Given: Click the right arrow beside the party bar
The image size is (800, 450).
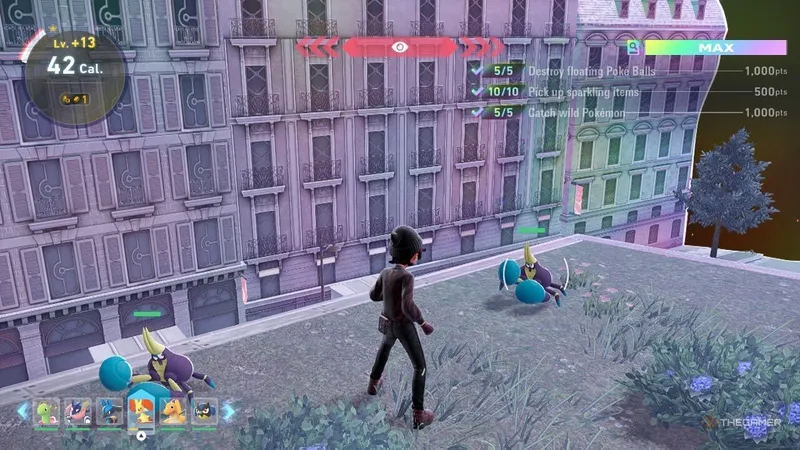Looking at the screenshot, I should coord(229,411).
